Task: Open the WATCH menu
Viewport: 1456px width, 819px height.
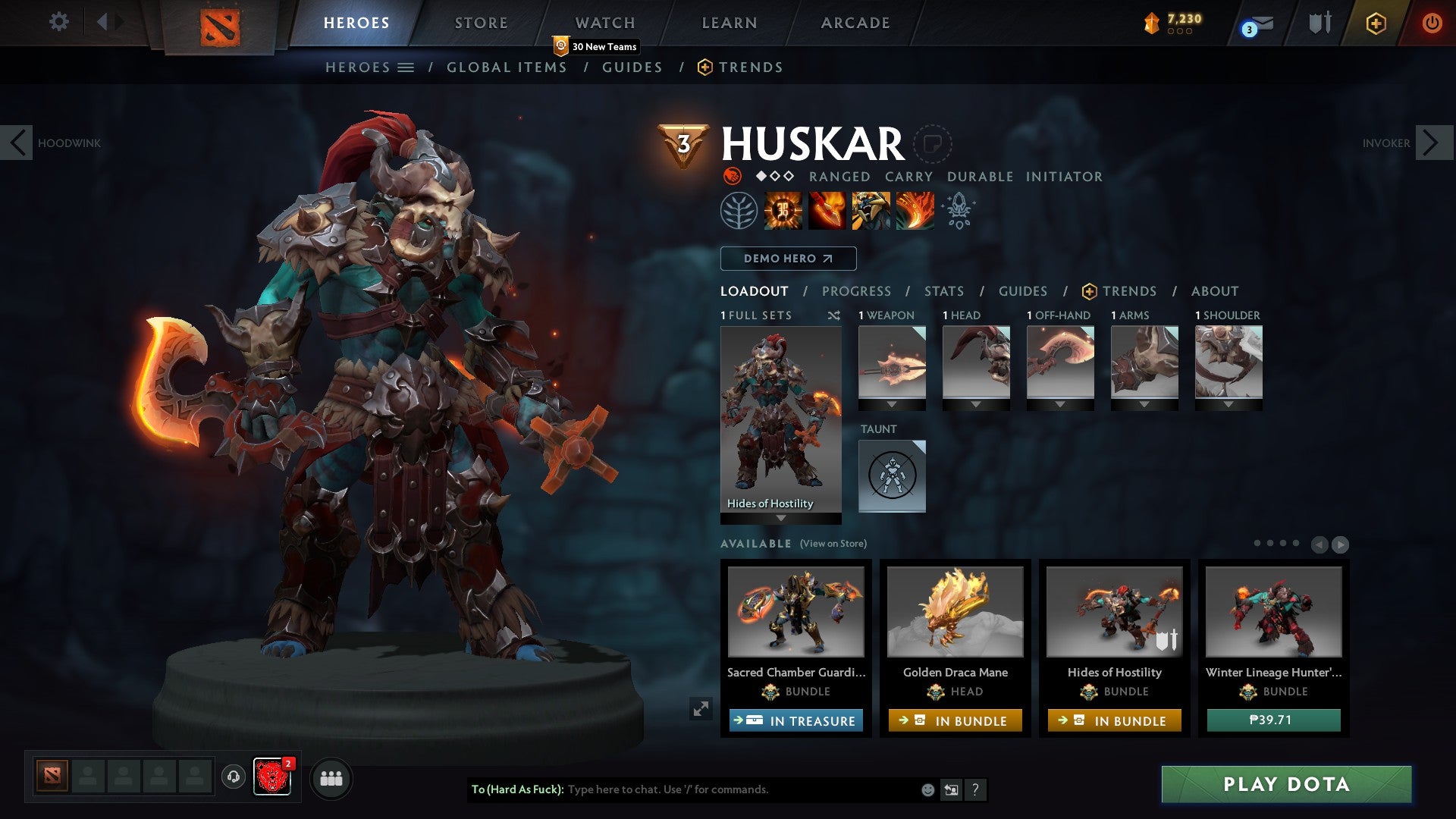Action: tap(605, 22)
